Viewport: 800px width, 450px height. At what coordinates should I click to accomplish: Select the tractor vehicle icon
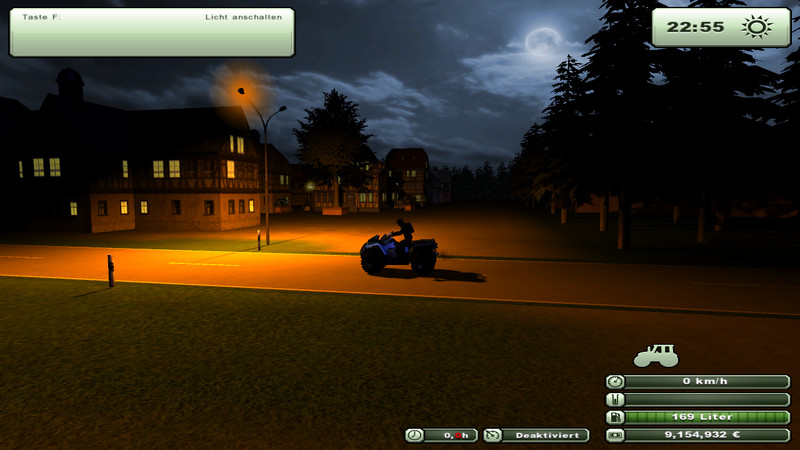[x=656, y=354]
